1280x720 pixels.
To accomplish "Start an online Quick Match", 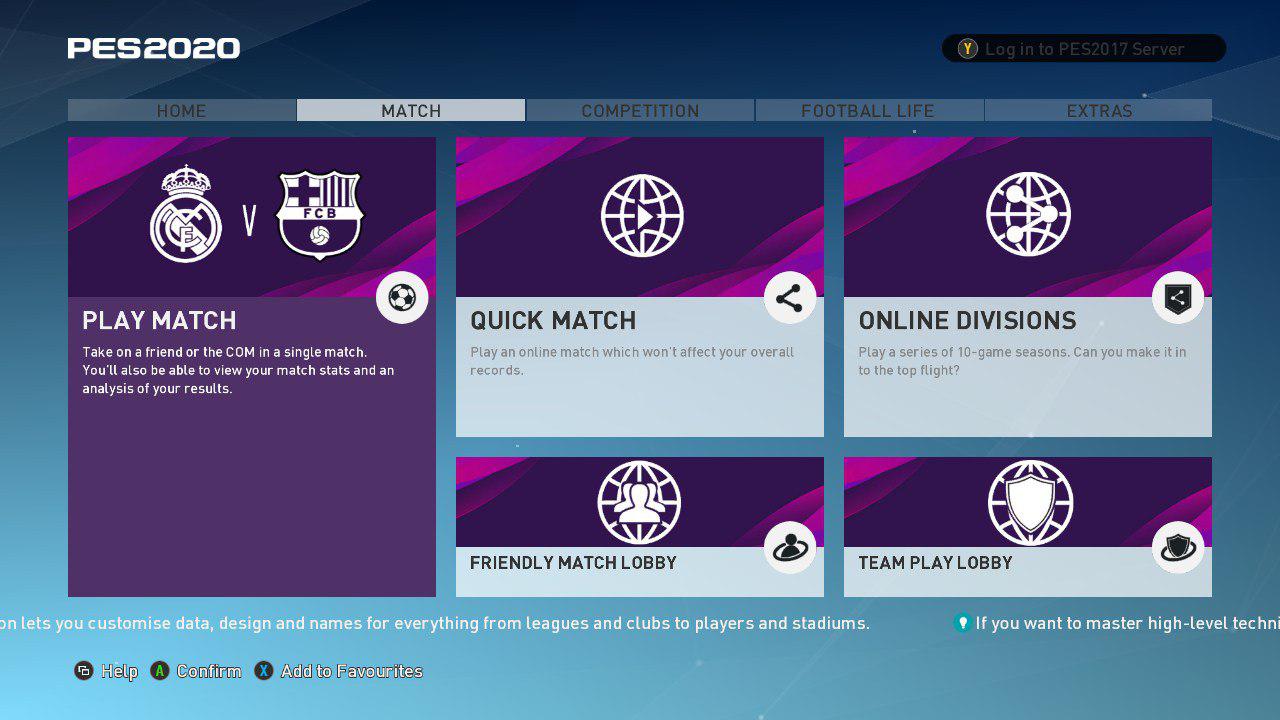I will (639, 287).
